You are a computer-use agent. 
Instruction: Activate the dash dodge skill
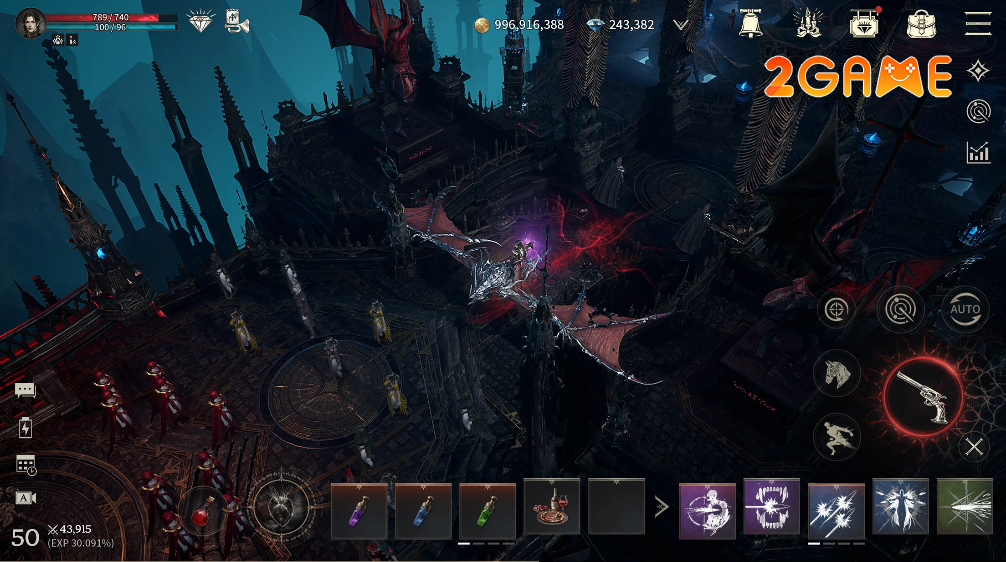837,437
